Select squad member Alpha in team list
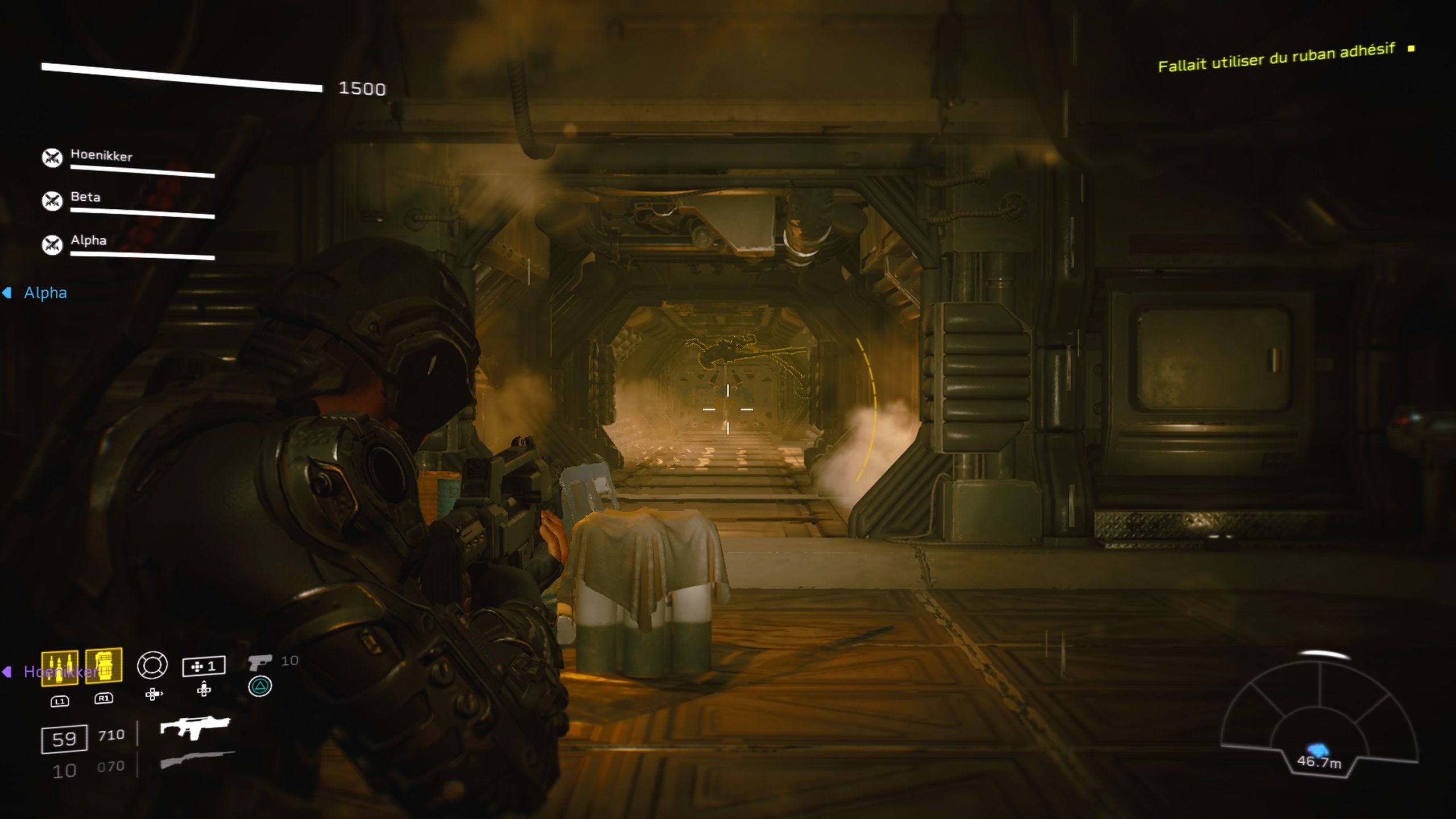 point(88,241)
